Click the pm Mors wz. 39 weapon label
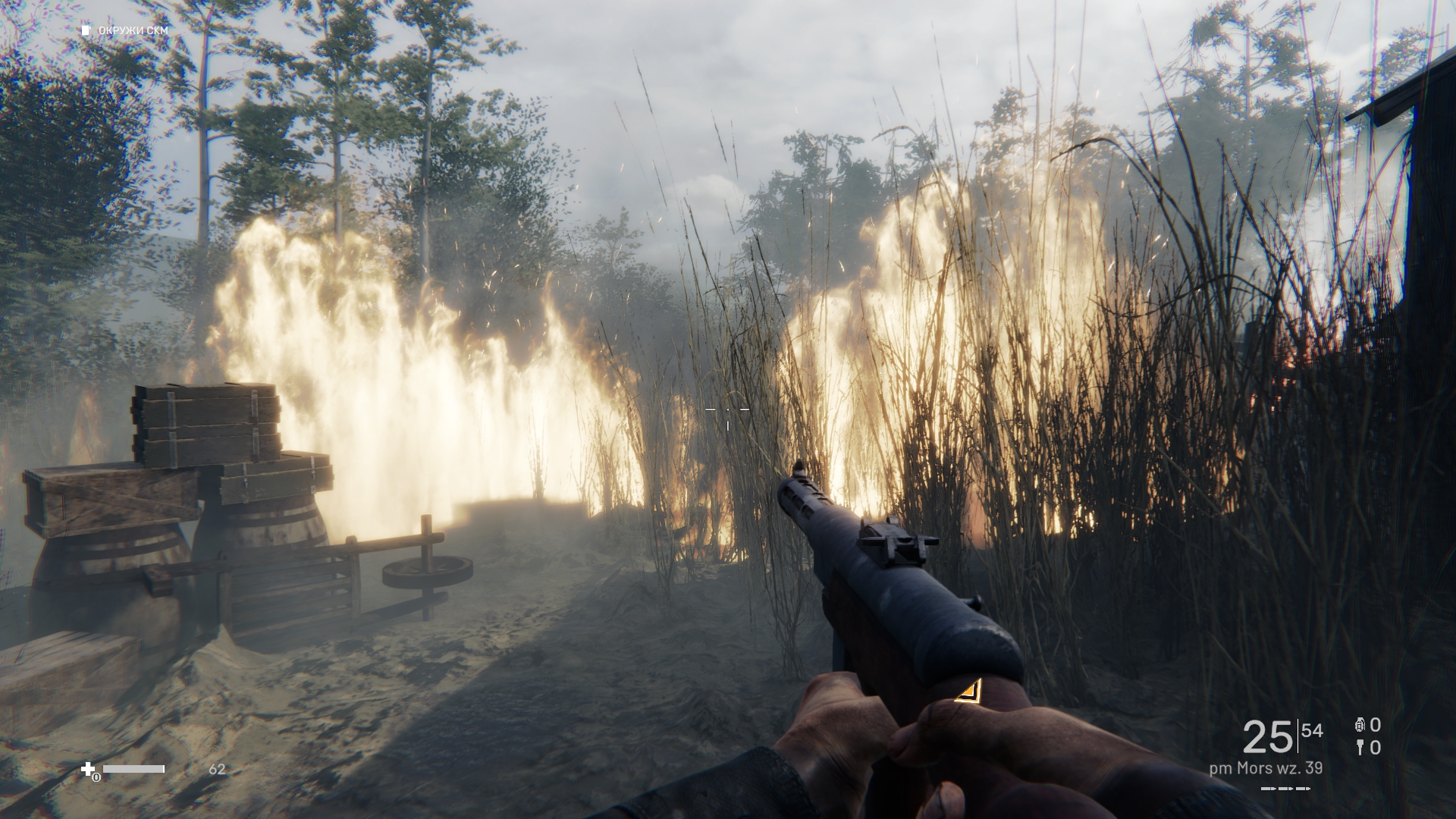The height and width of the screenshot is (819, 1456). [1266, 768]
